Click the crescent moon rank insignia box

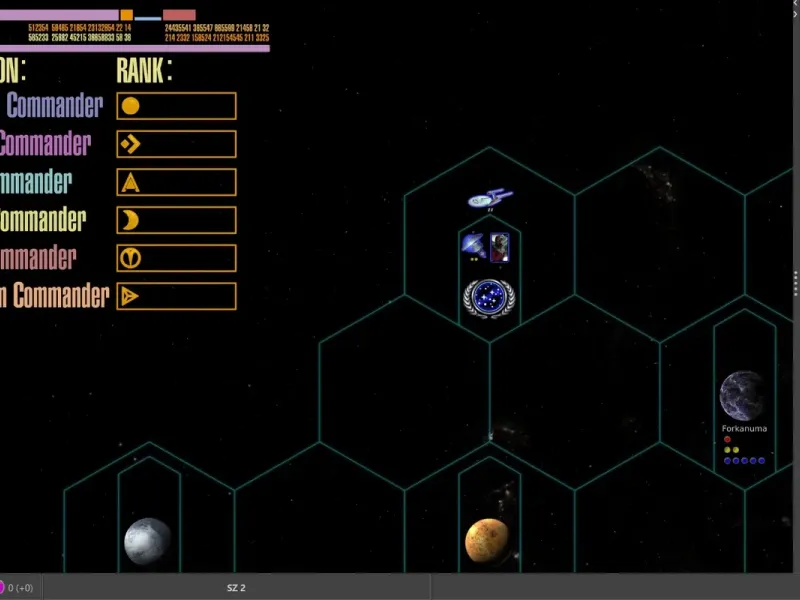[x=176, y=220]
